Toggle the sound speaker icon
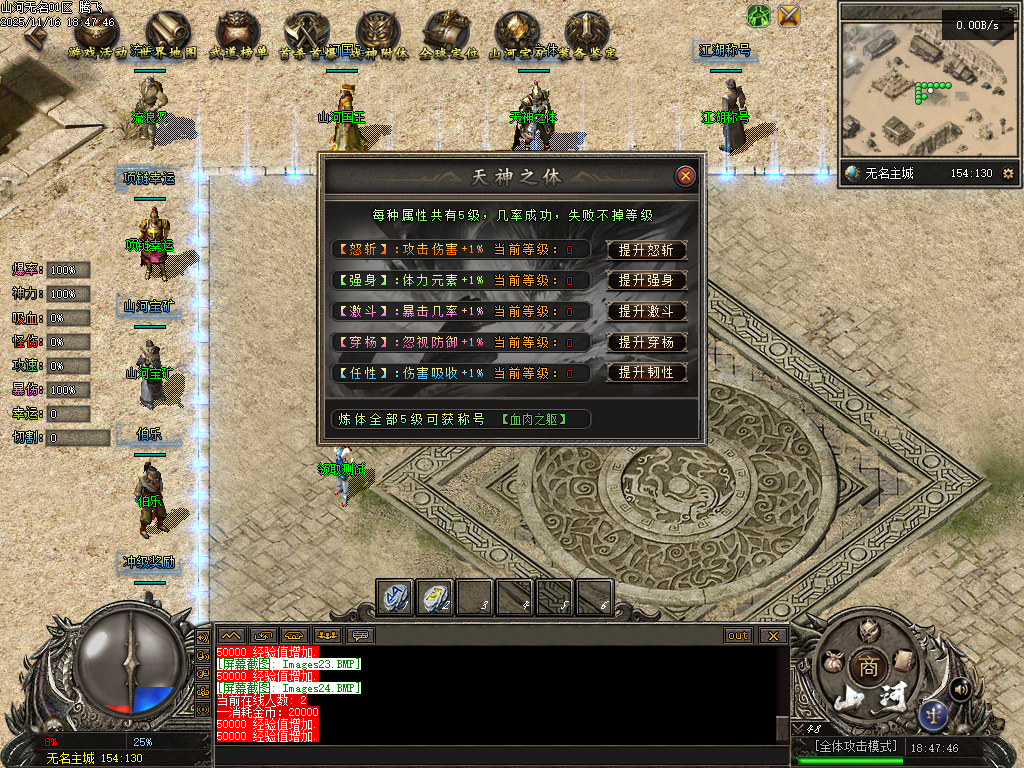 click(961, 688)
